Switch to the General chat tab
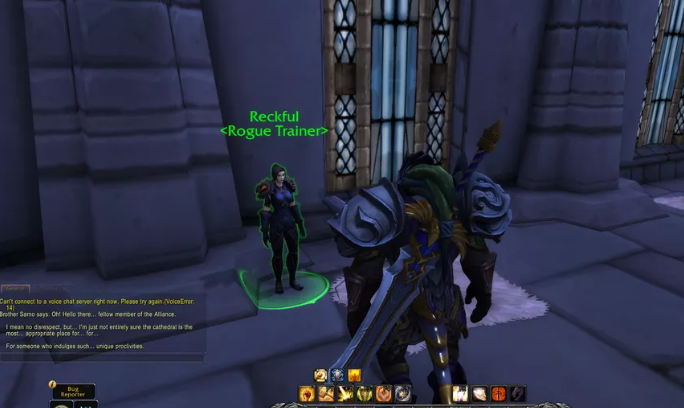 tap(17, 290)
